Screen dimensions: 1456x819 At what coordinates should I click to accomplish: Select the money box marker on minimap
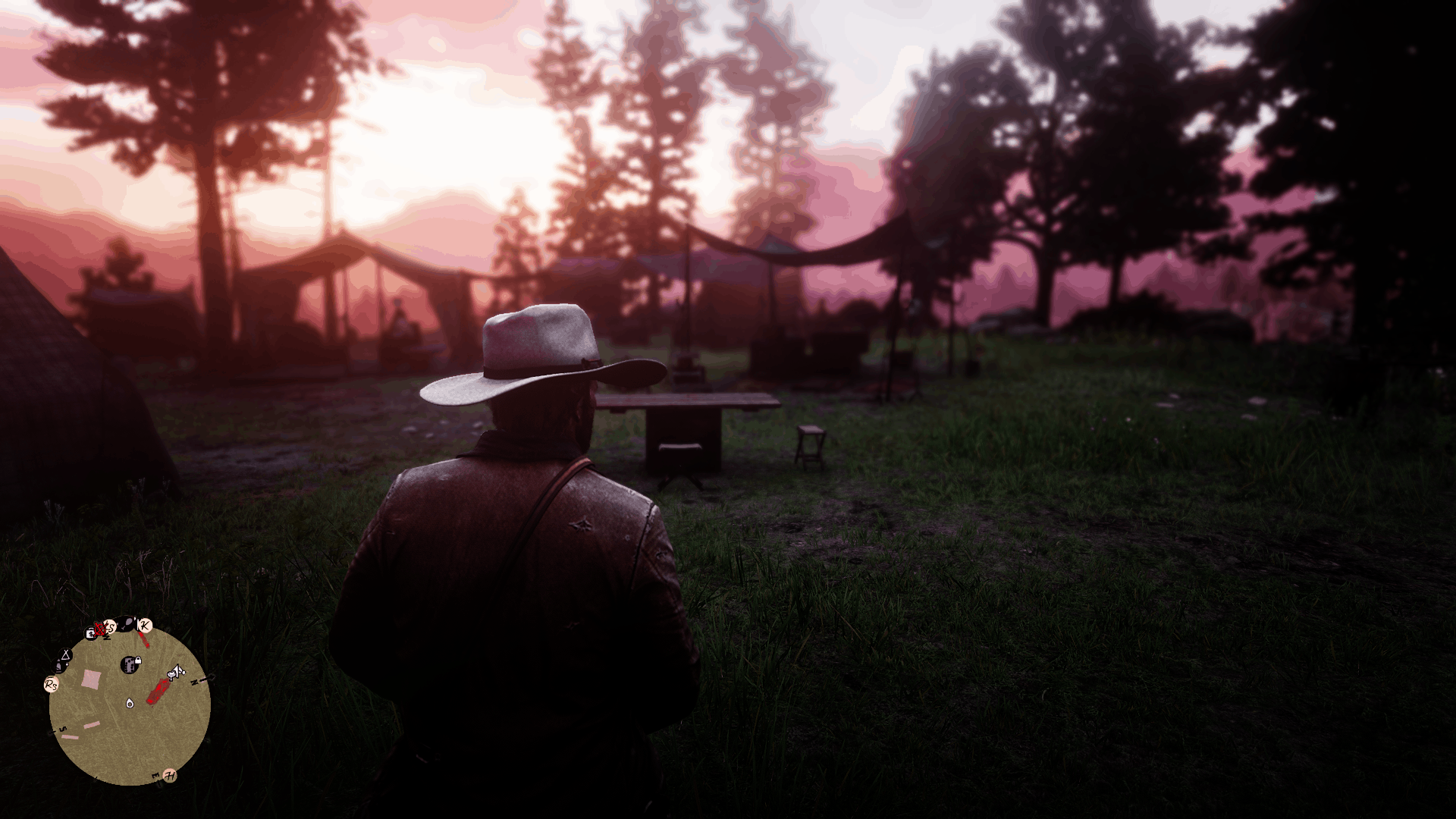tap(91, 633)
